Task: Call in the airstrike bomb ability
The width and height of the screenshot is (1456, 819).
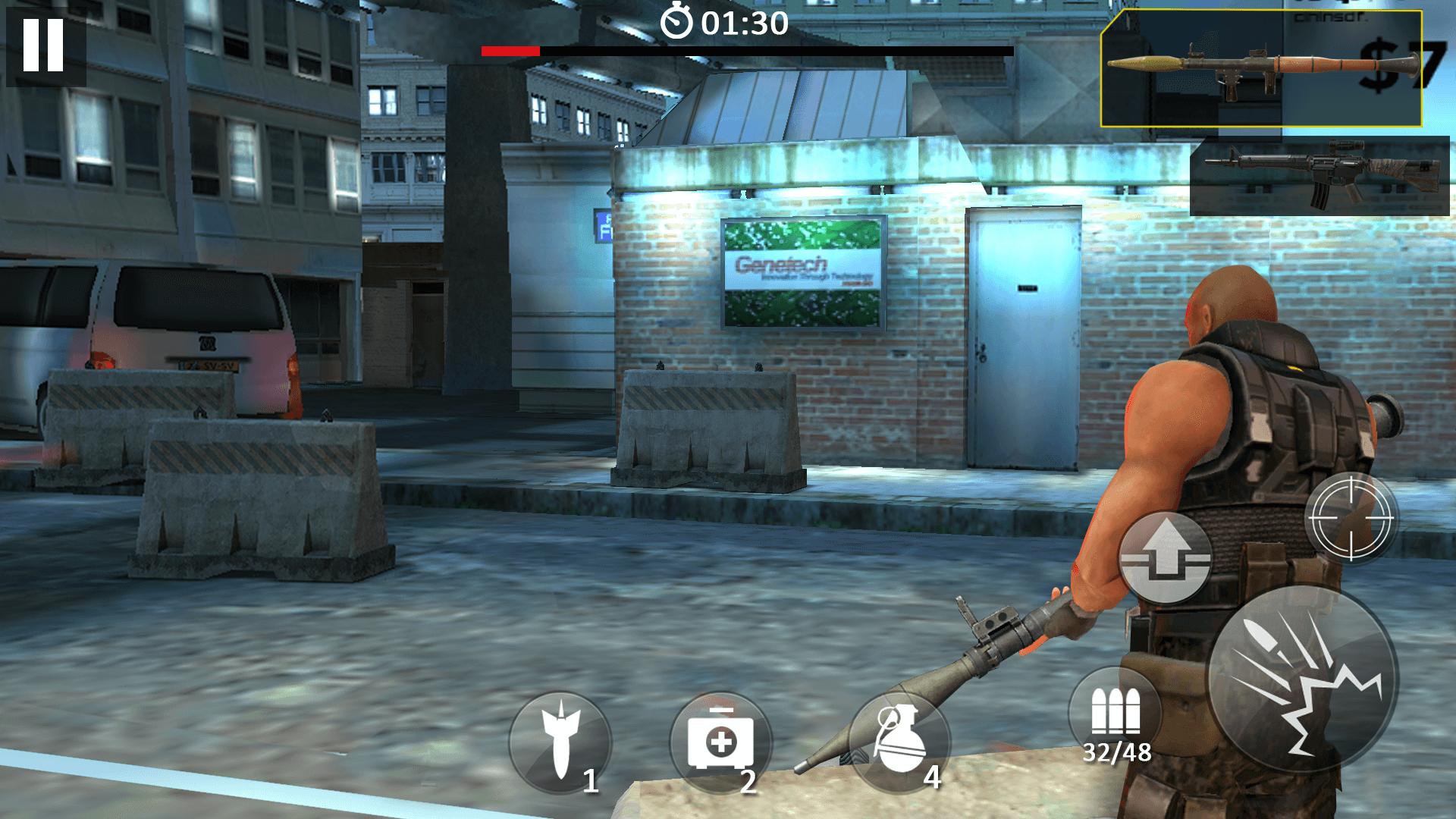Action: [x=560, y=742]
